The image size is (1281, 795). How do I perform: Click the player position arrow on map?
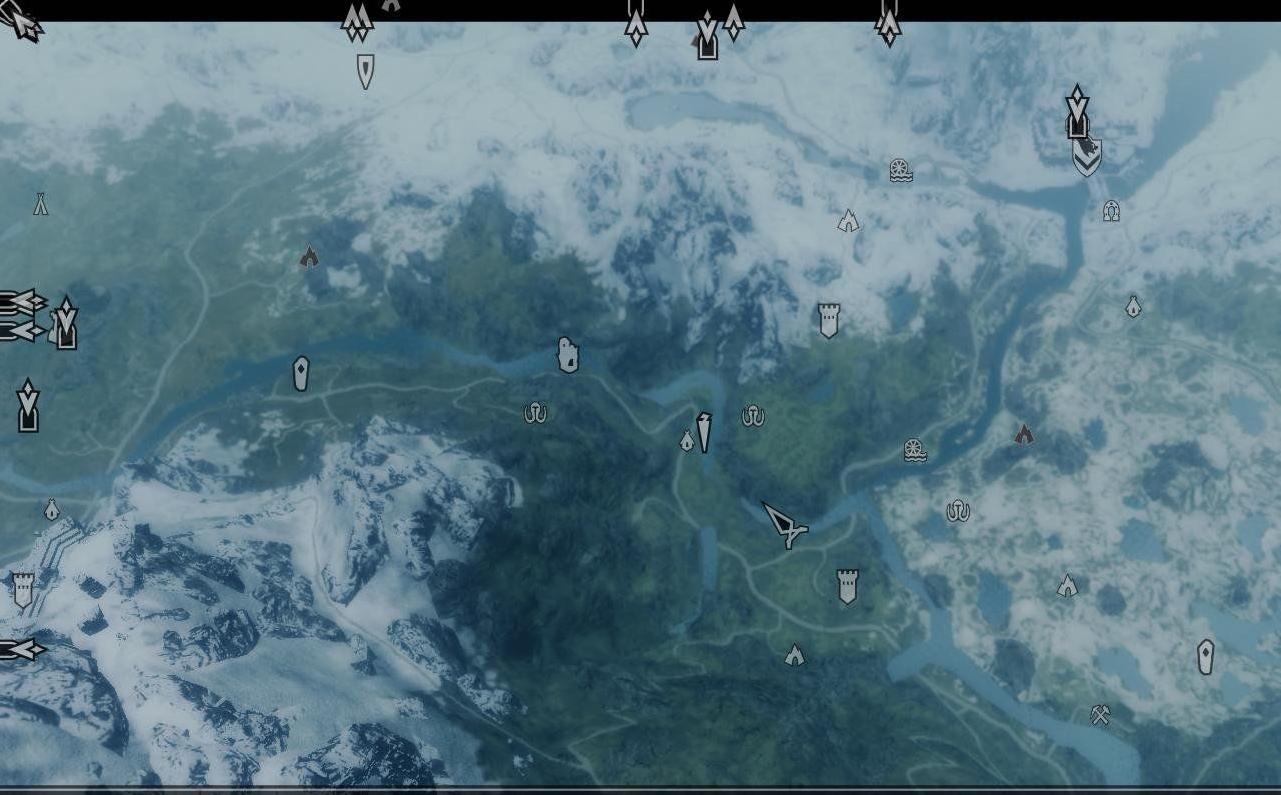click(786, 524)
